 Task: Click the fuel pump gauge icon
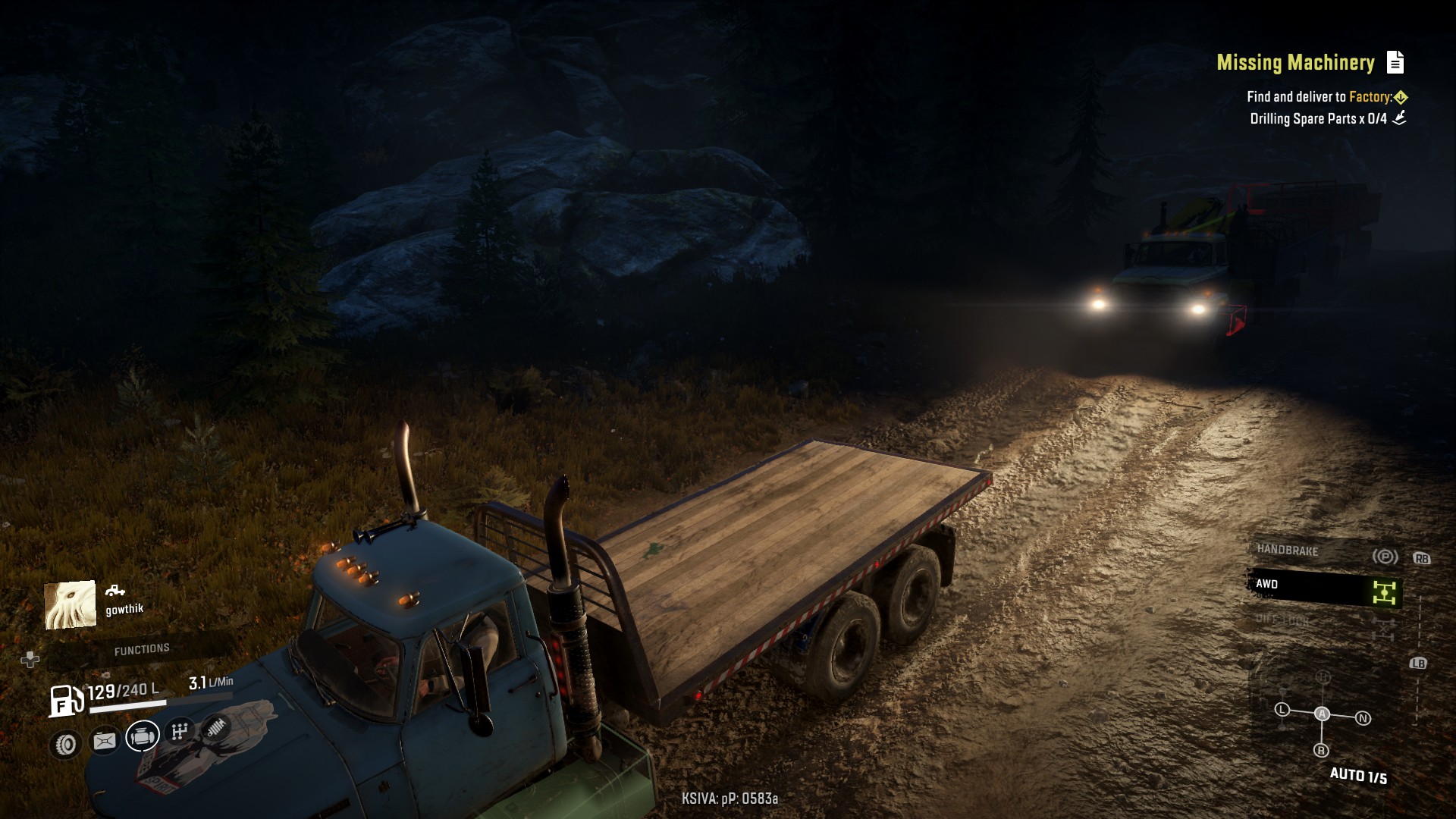point(66,700)
